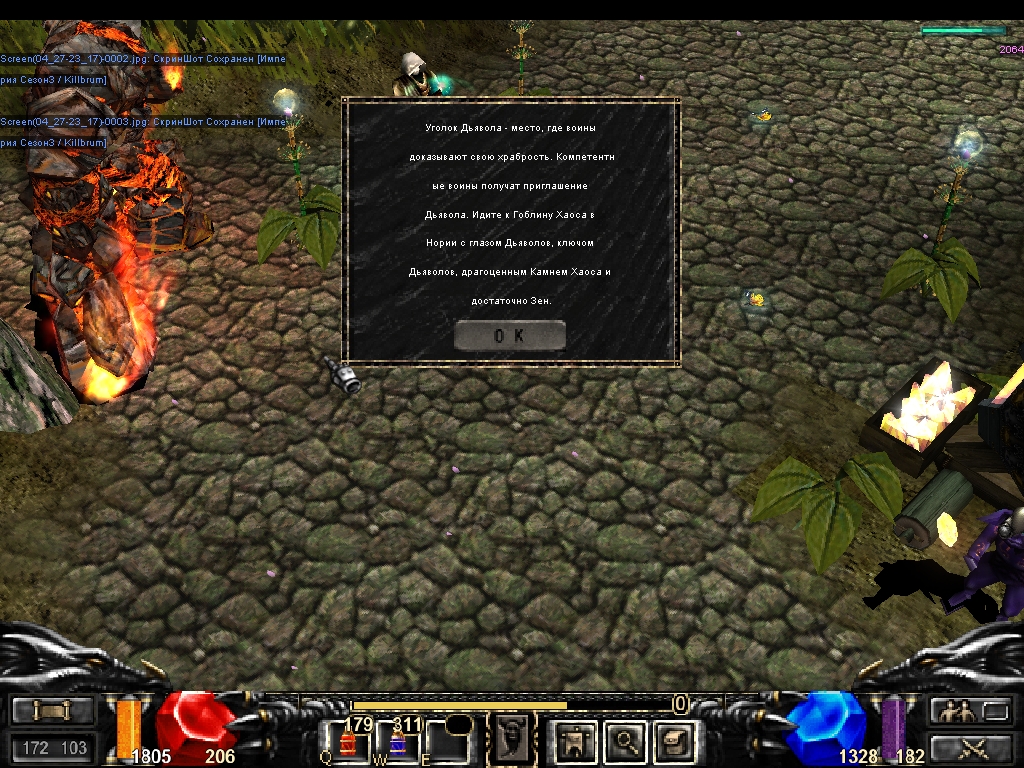Use the red healing potion in slot Q
The image size is (1024, 768).
coord(349,743)
